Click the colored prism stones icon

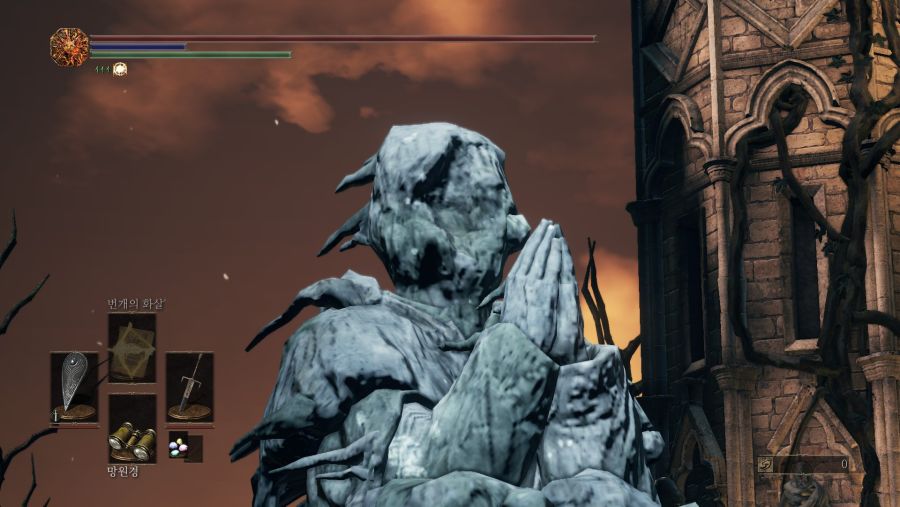pyautogui.click(x=178, y=445)
